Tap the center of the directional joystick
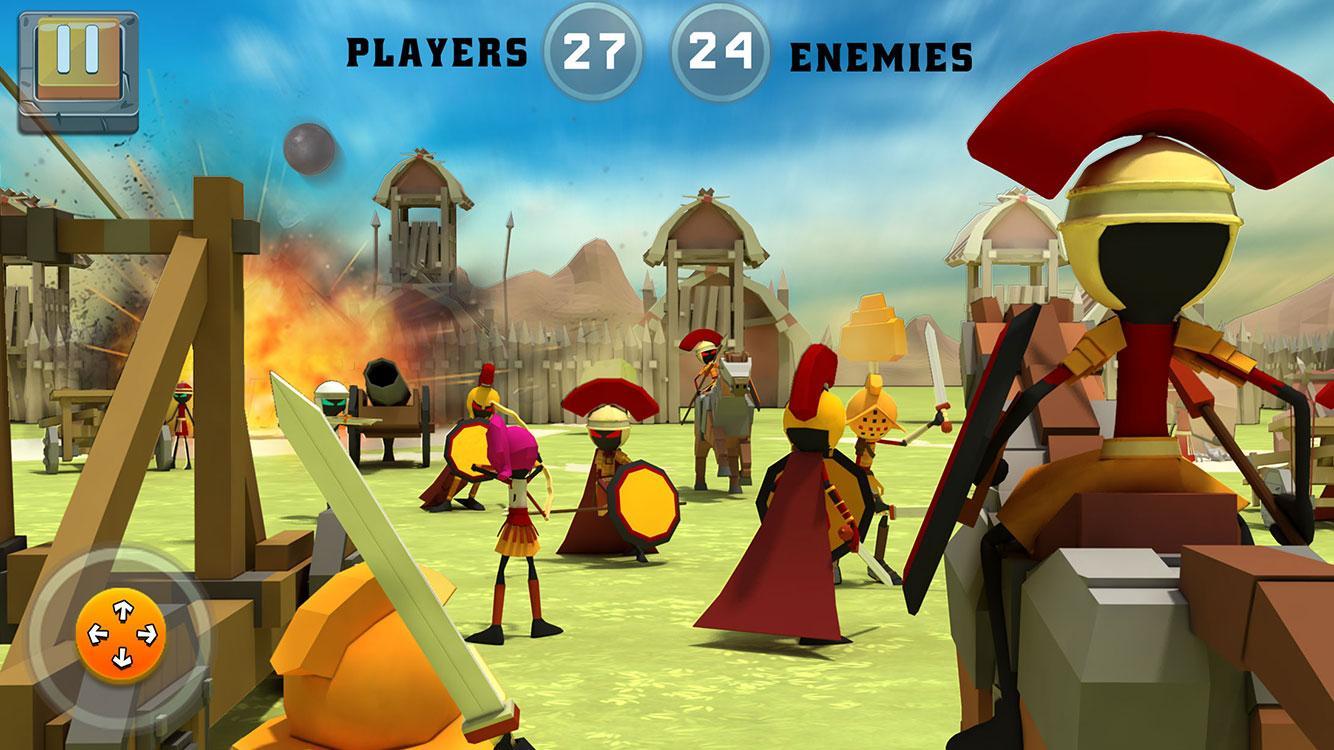This screenshot has width=1334, height=750. pos(122,634)
